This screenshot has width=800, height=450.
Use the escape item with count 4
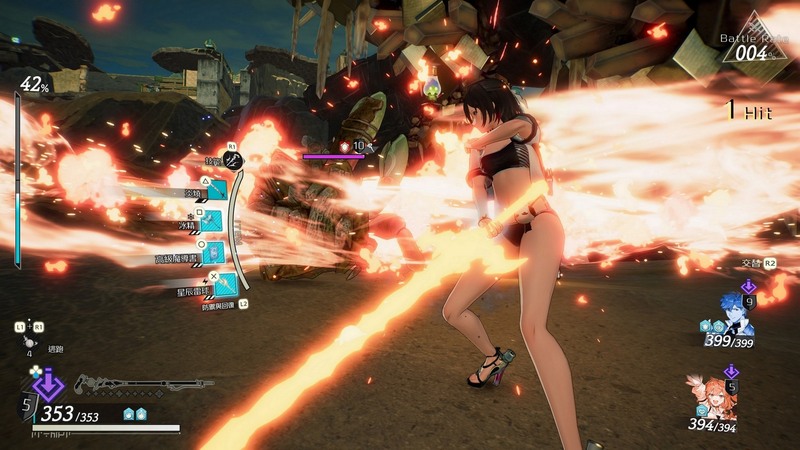(29, 341)
